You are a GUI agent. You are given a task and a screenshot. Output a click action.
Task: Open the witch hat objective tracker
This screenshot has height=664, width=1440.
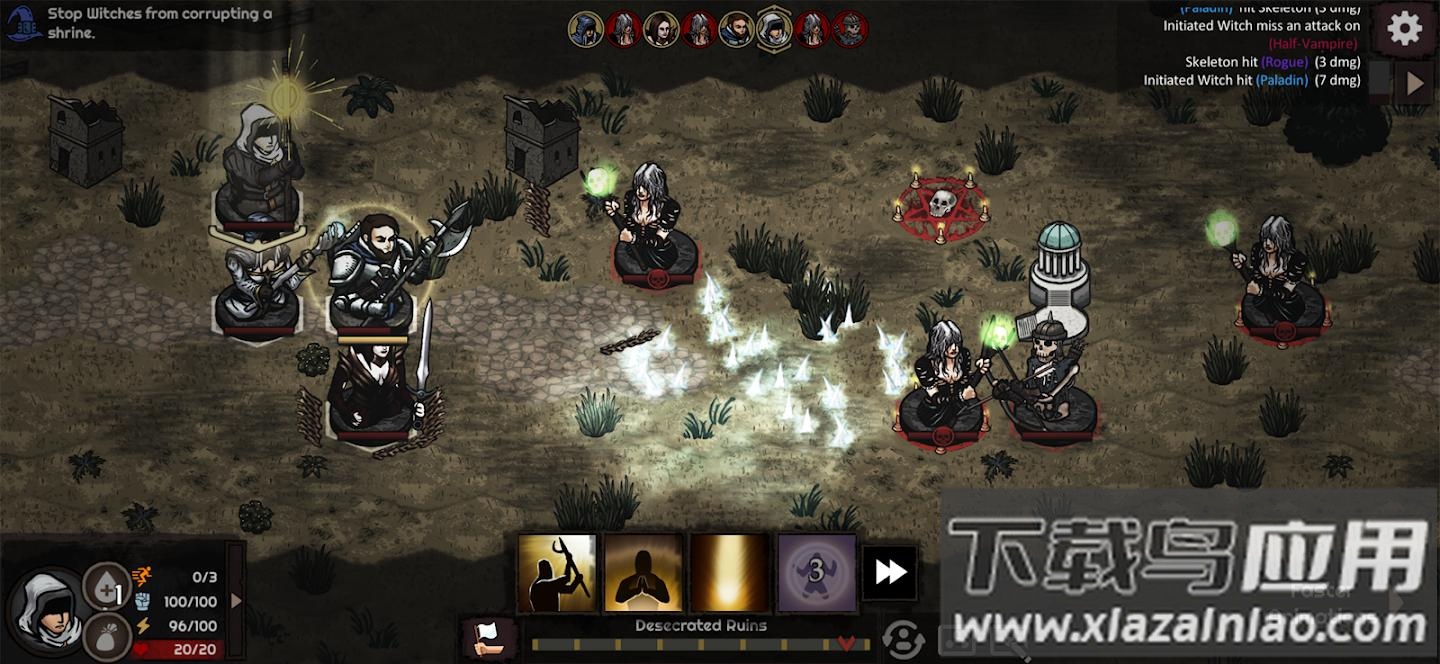(23, 22)
